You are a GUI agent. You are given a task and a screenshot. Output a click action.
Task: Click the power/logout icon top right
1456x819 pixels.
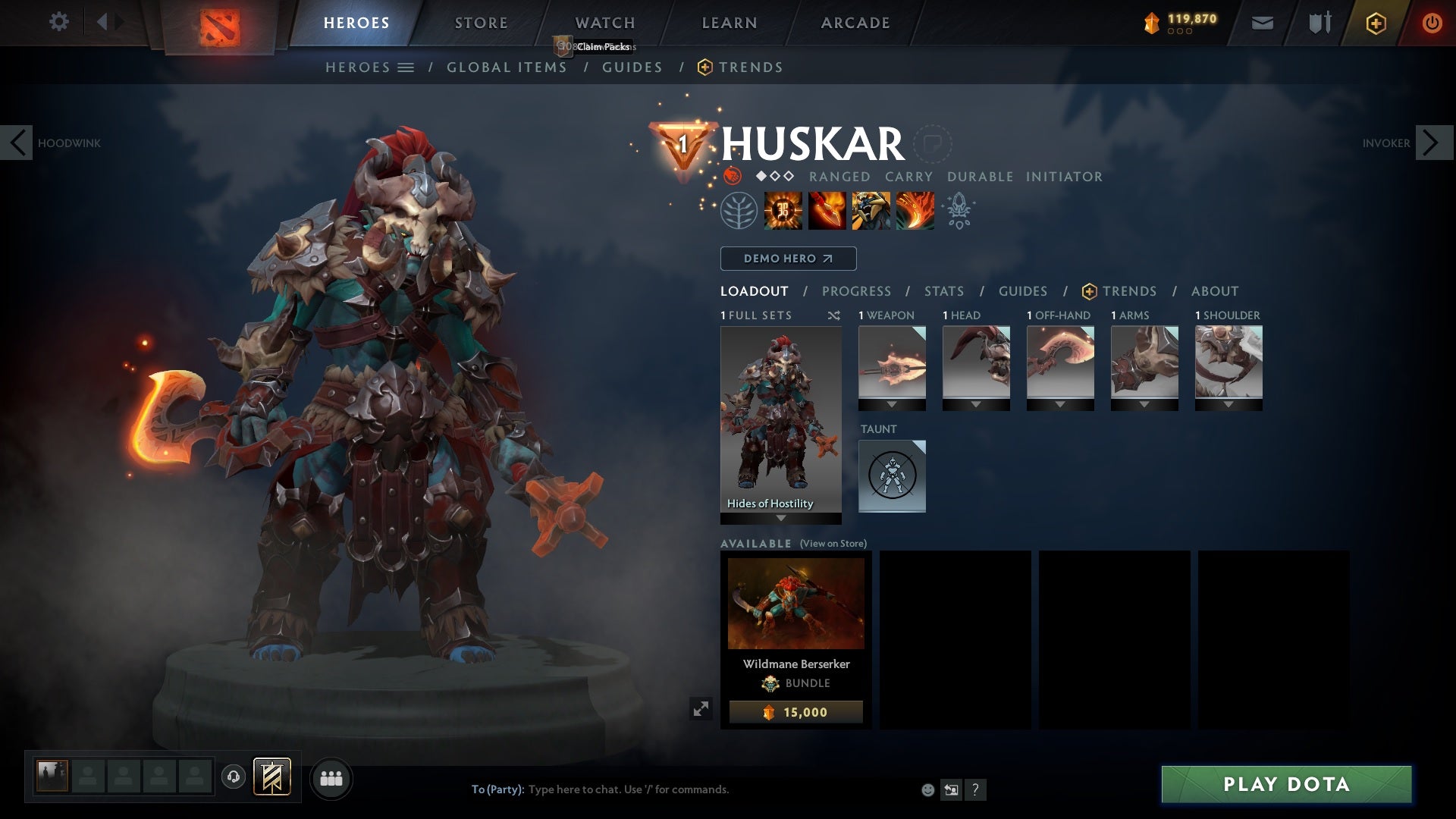pyautogui.click(x=1433, y=23)
